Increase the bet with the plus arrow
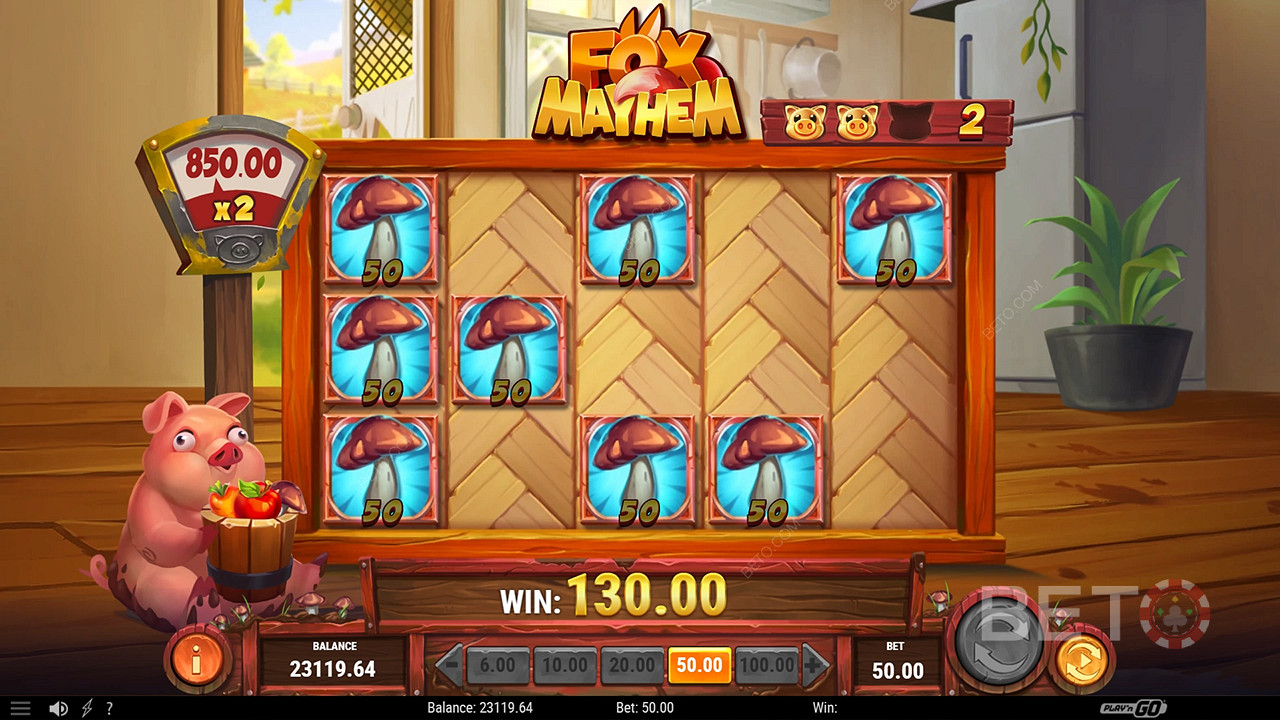This screenshot has height=720, width=1280. pos(815,665)
